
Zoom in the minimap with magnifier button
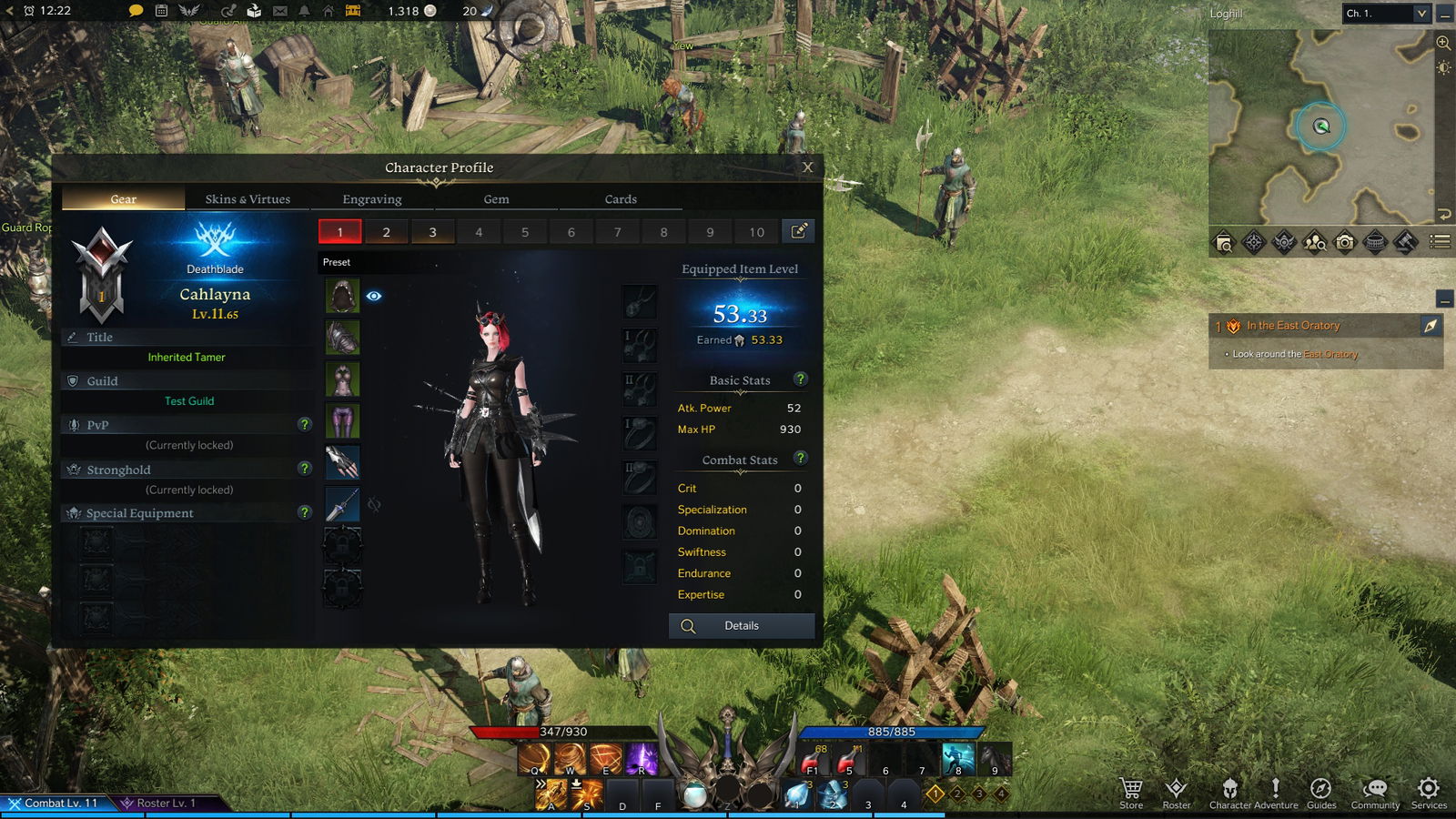(x=1443, y=43)
